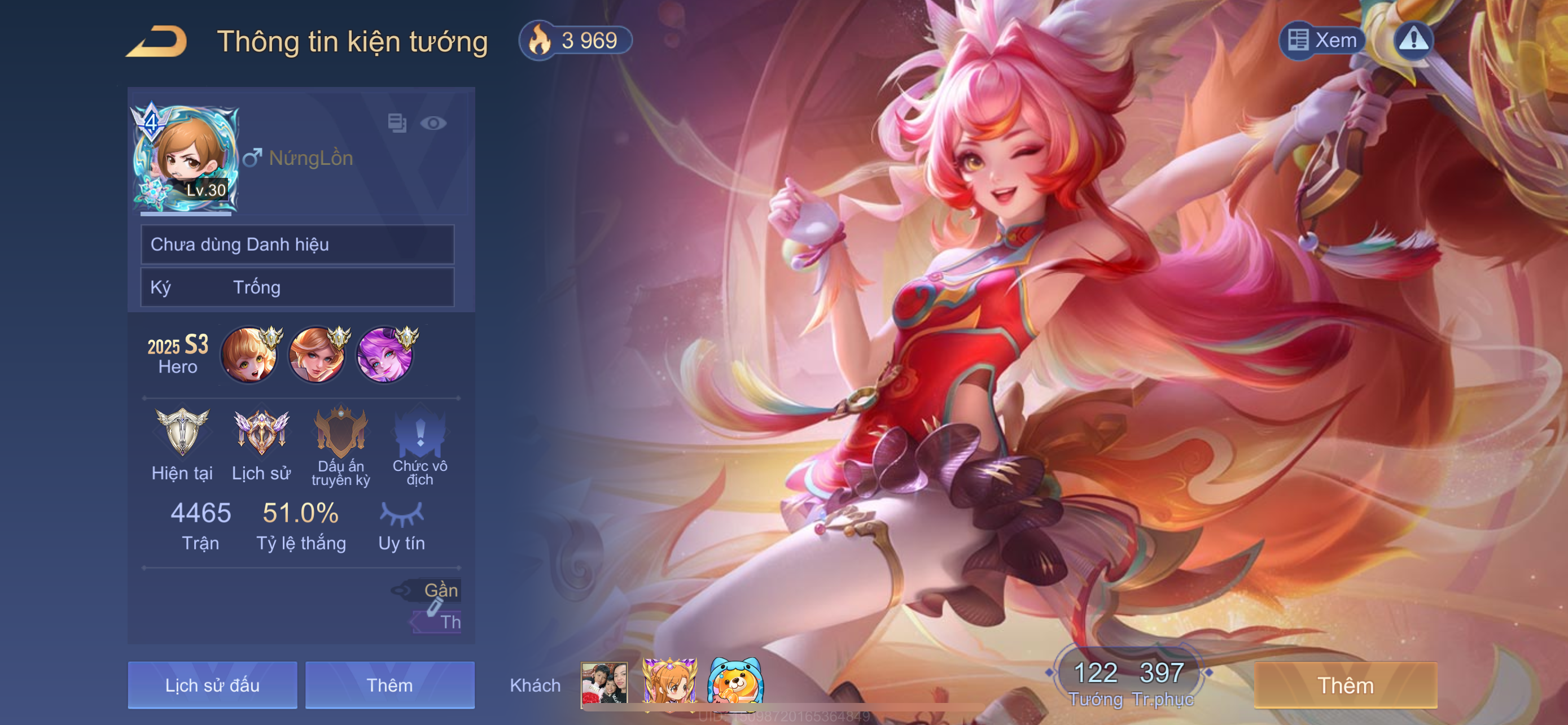The image size is (1568, 725).
Task: Open the Chức vô địch badge
Action: [x=420, y=432]
